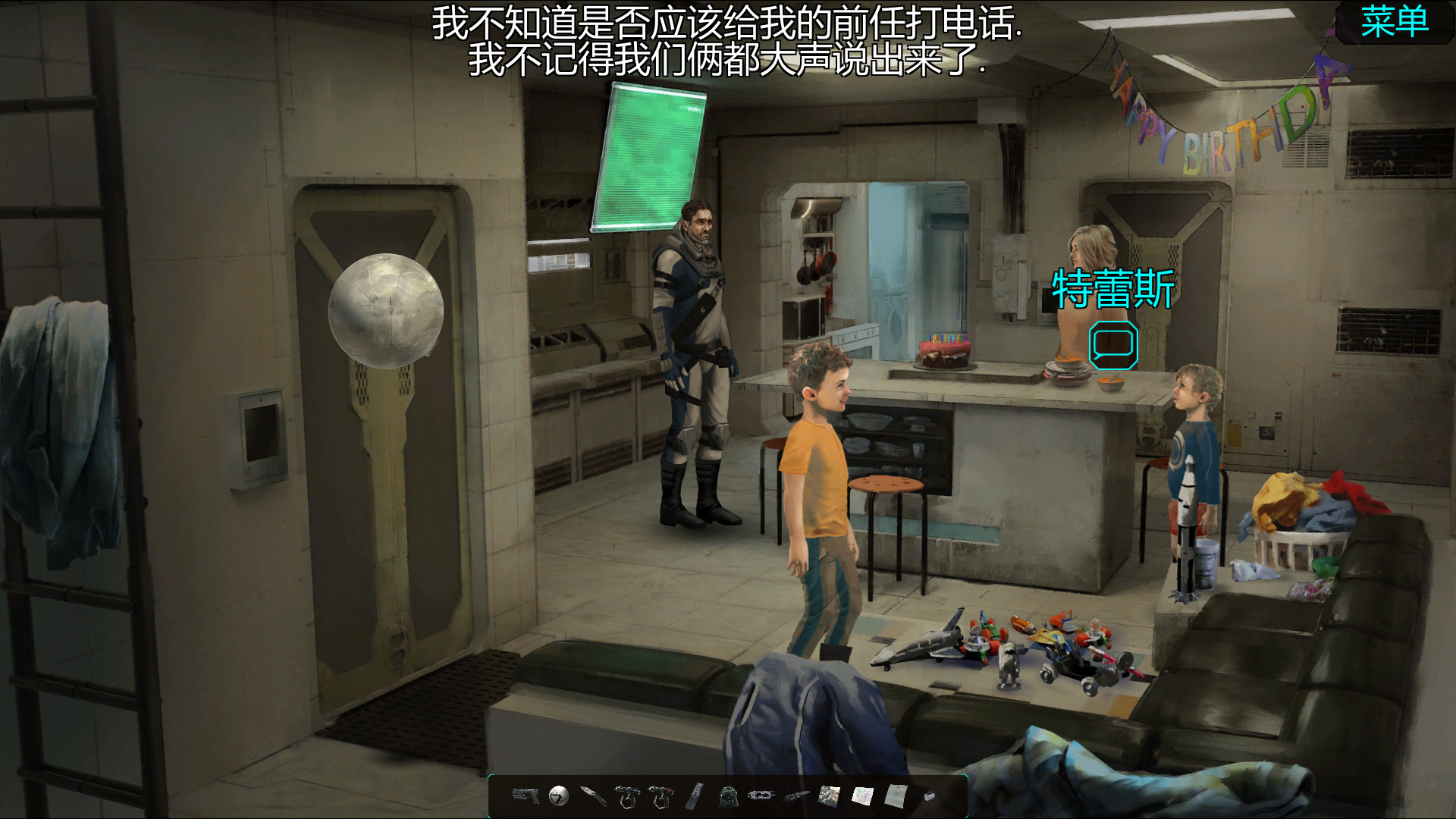Open the speech bubble to talk to 特蕾斯

pyautogui.click(x=1112, y=345)
